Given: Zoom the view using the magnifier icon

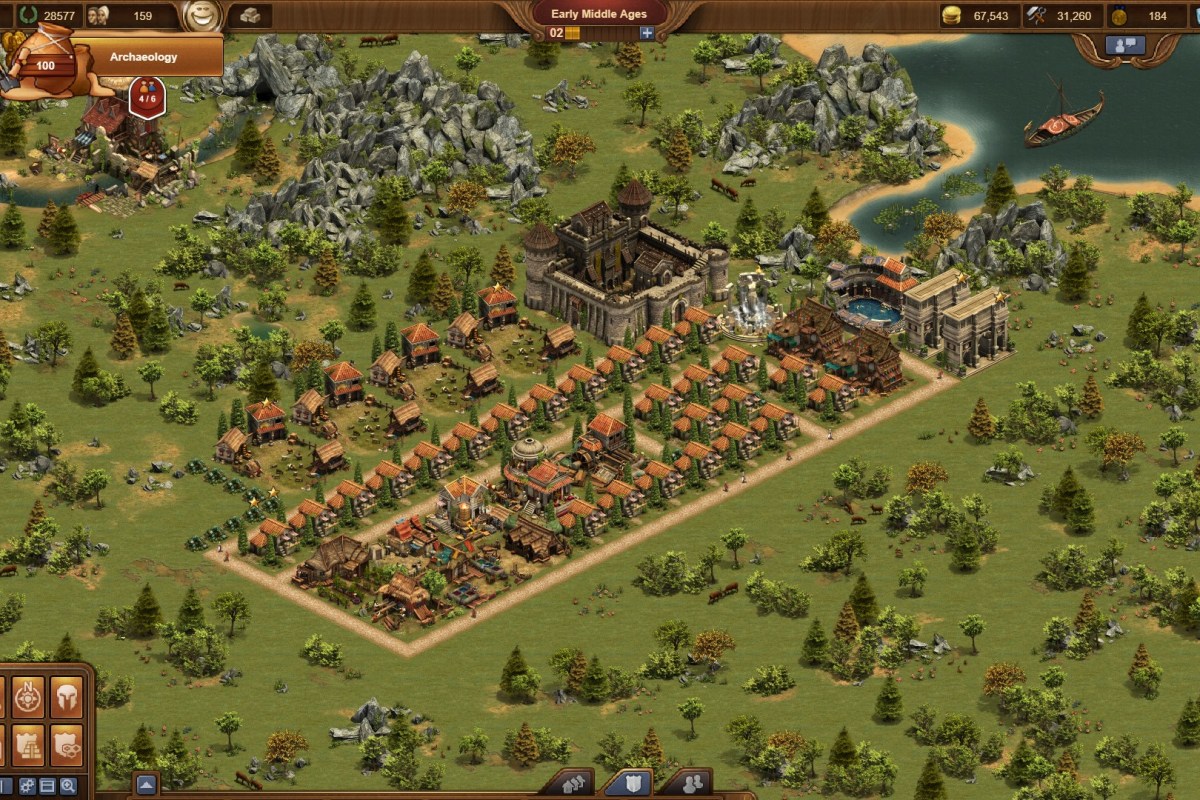Looking at the screenshot, I should point(68,786).
